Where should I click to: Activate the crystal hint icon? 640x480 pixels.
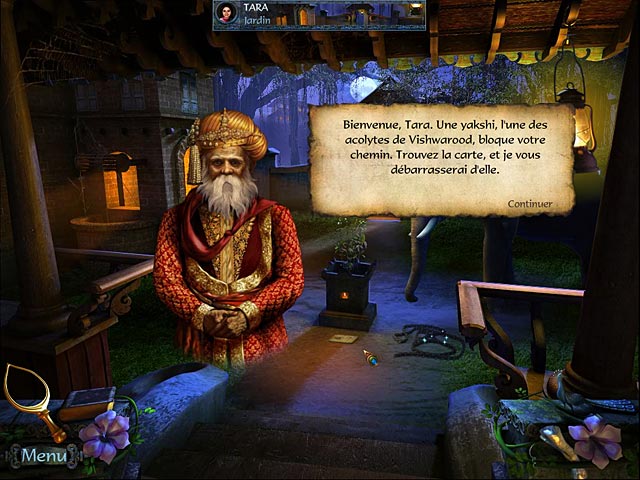(x=556, y=441)
